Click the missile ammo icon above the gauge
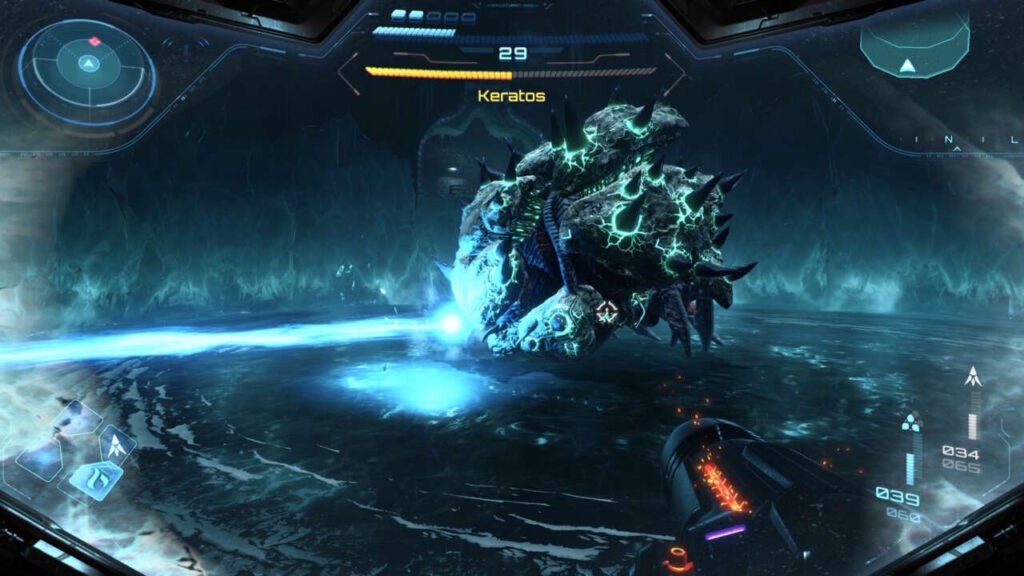Viewport: 1024px width, 576px height. click(971, 377)
